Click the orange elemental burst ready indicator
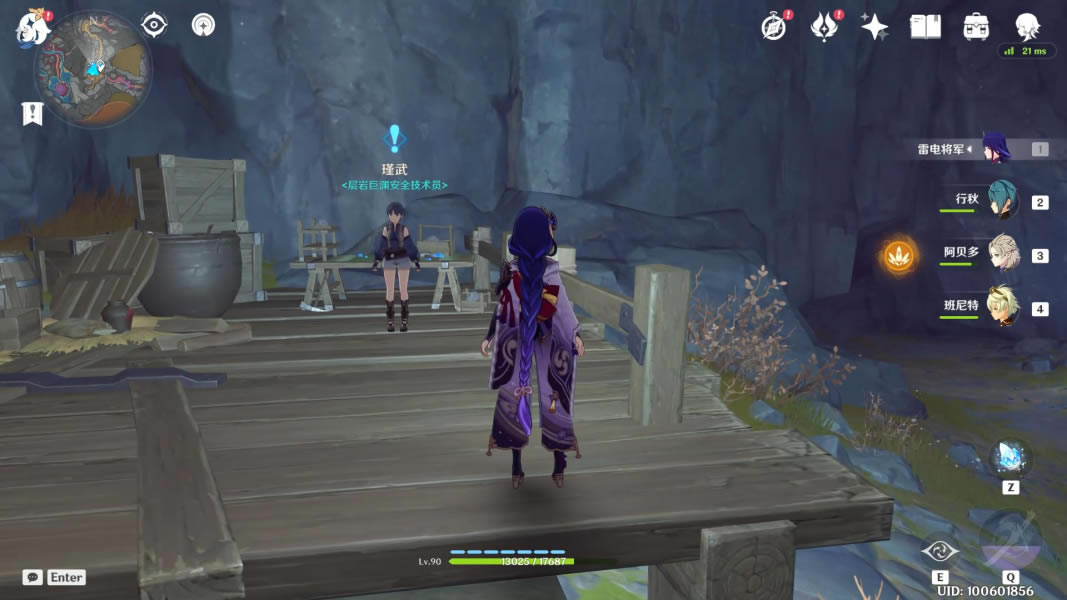 (x=898, y=255)
